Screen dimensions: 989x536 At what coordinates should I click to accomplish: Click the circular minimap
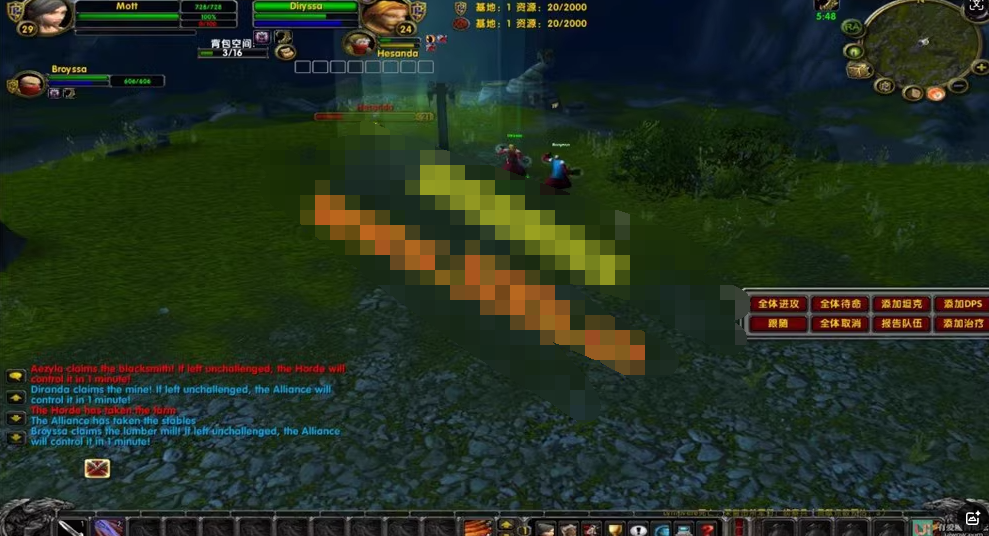coord(922,41)
